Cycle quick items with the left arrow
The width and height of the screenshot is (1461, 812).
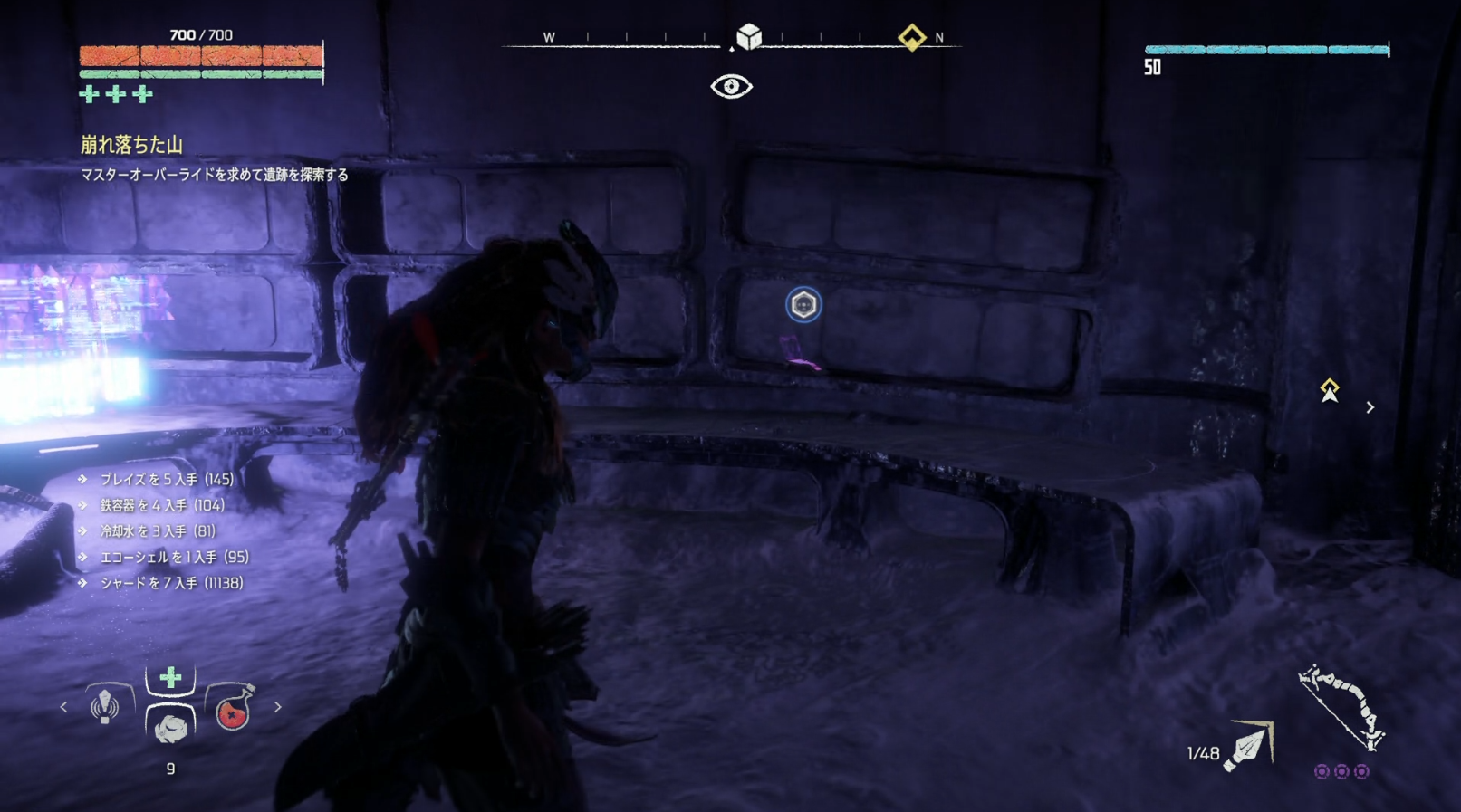pyautogui.click(x=63, y=707)
